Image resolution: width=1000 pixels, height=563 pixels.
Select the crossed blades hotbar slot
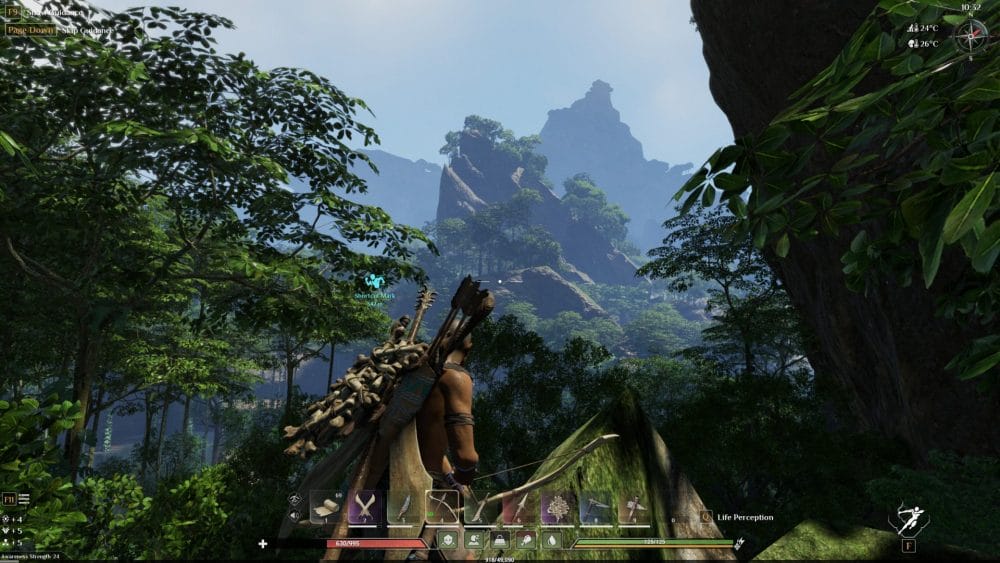[x=363, y=508]
